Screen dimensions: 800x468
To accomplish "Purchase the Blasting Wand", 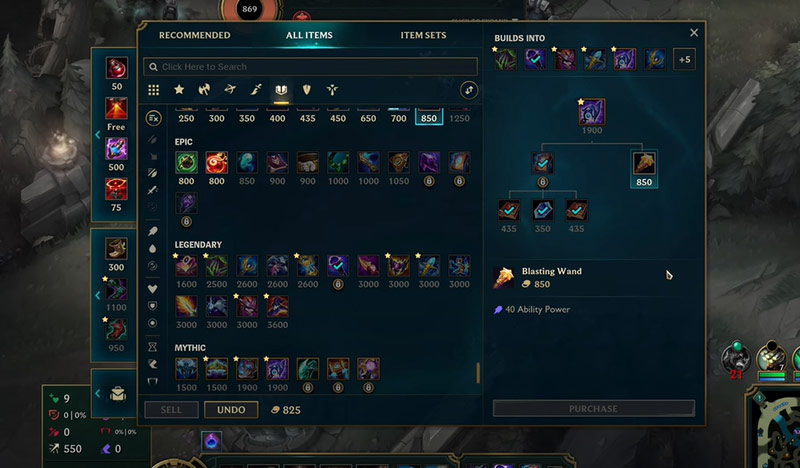I will coord(593,408).
